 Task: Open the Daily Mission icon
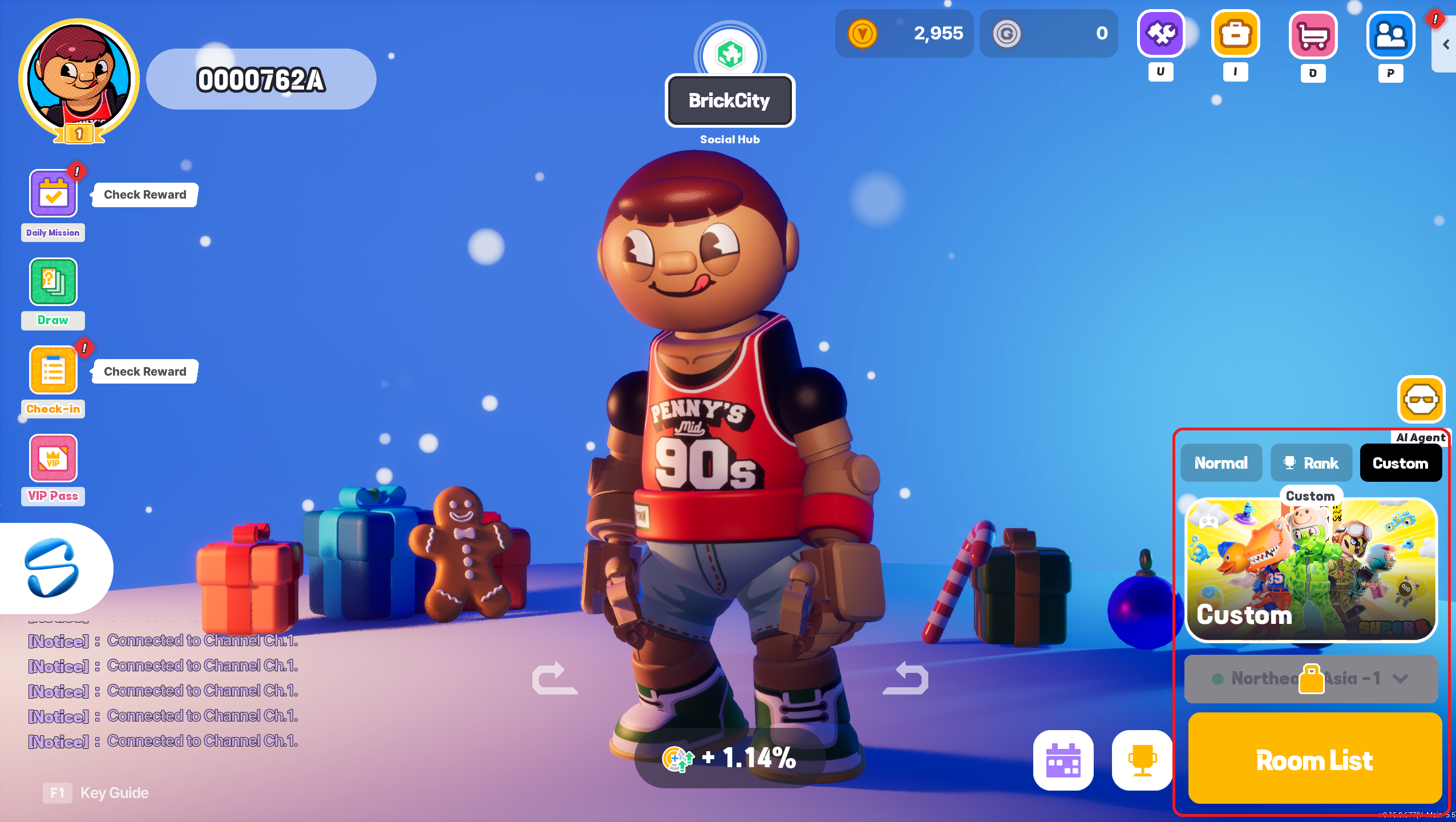click(x=53, y=194)
